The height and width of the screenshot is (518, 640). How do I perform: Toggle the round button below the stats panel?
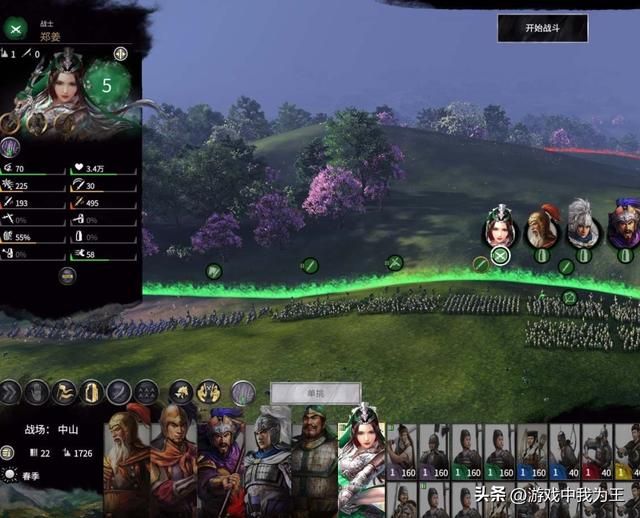click(68, 276)
